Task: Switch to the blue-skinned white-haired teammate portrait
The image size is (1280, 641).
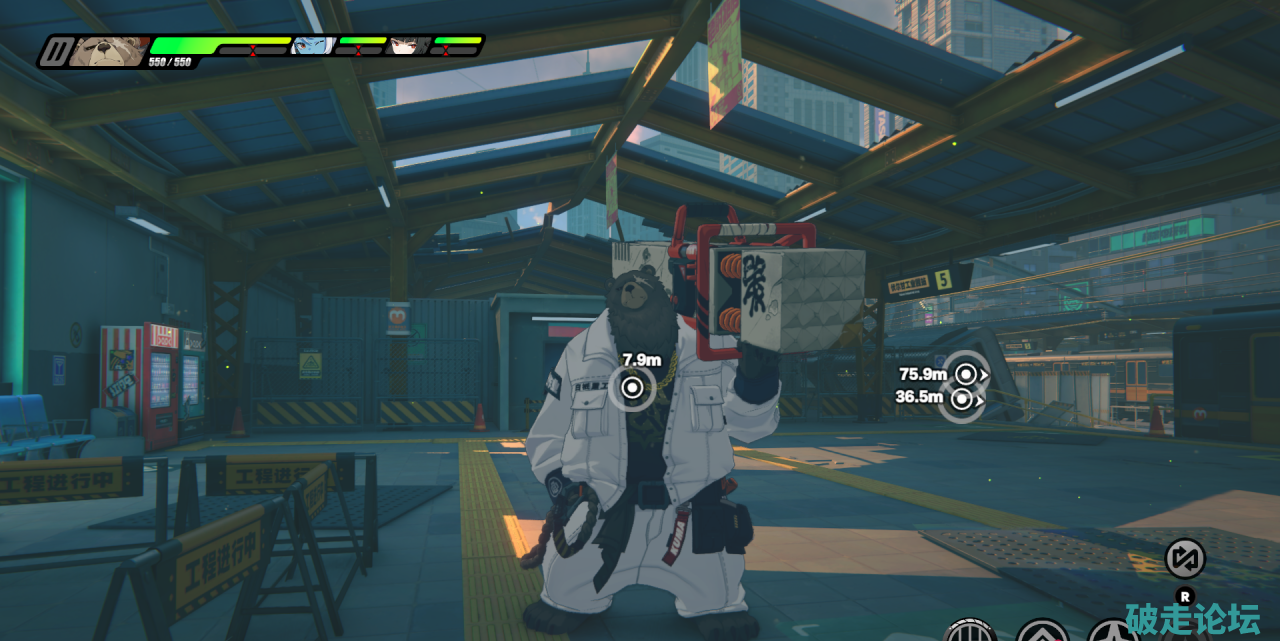Action: tap(312, 46)
